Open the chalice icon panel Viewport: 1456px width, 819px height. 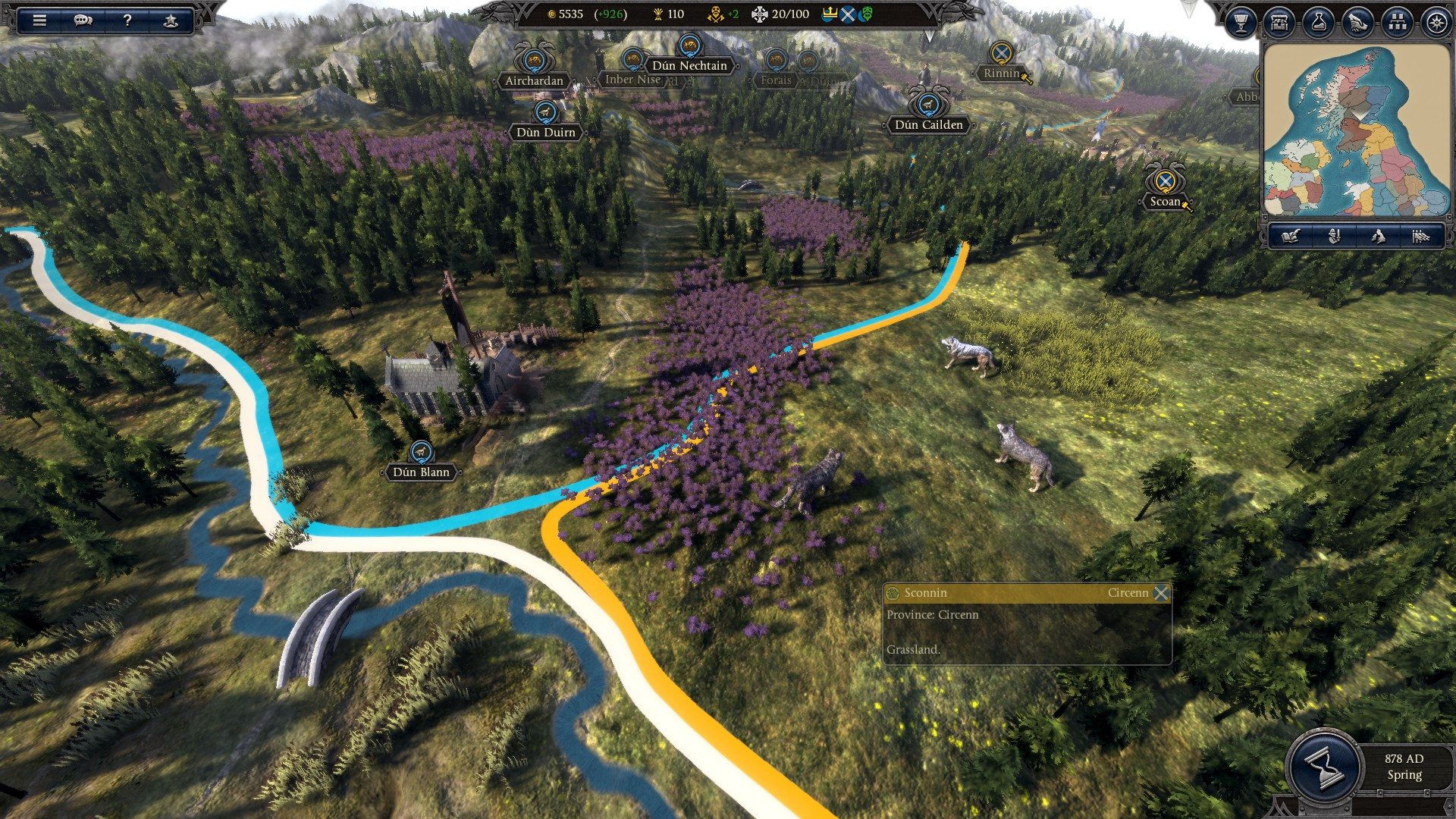tap(1241, 23)
